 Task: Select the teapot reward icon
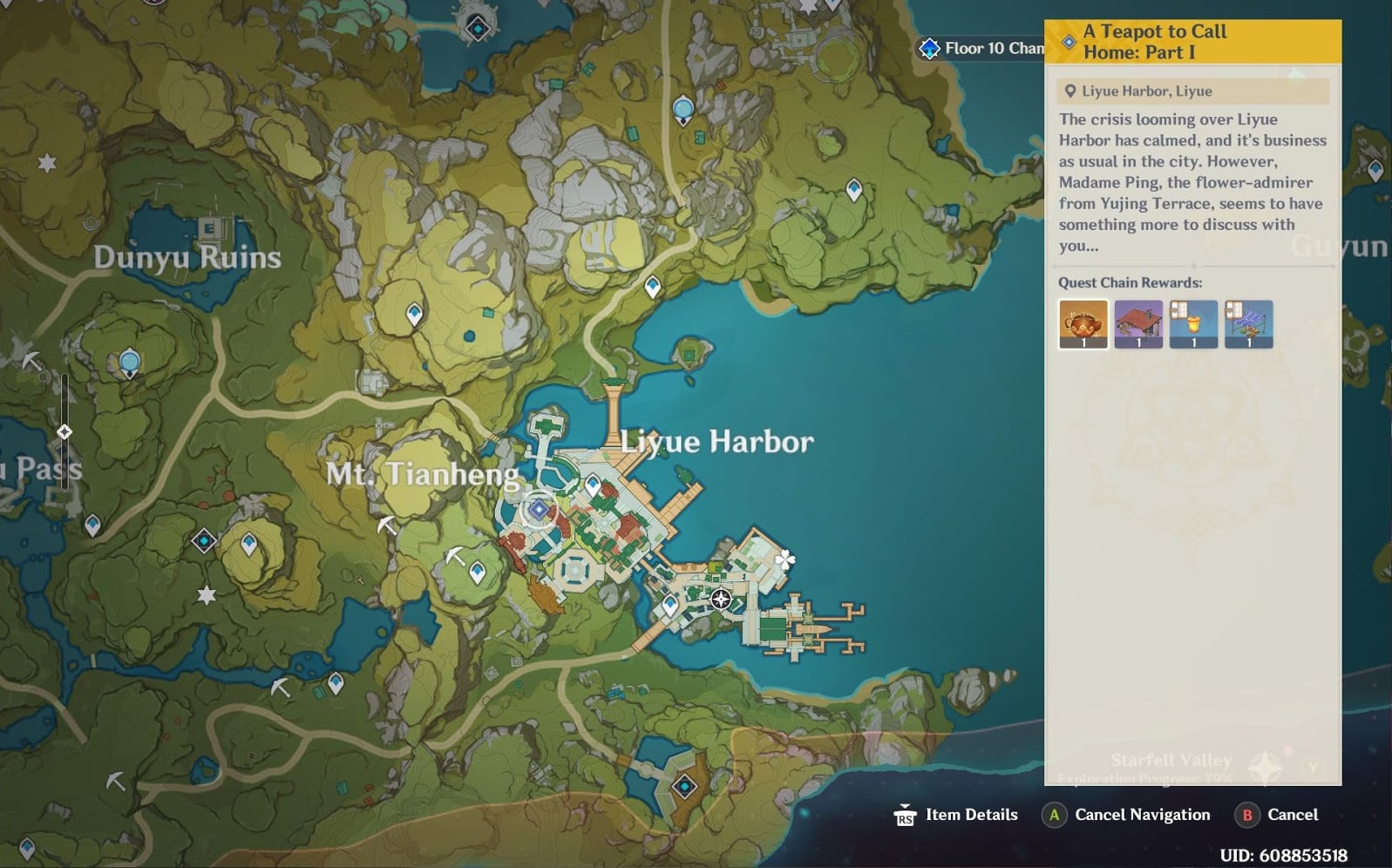(x=1083, y=324)
